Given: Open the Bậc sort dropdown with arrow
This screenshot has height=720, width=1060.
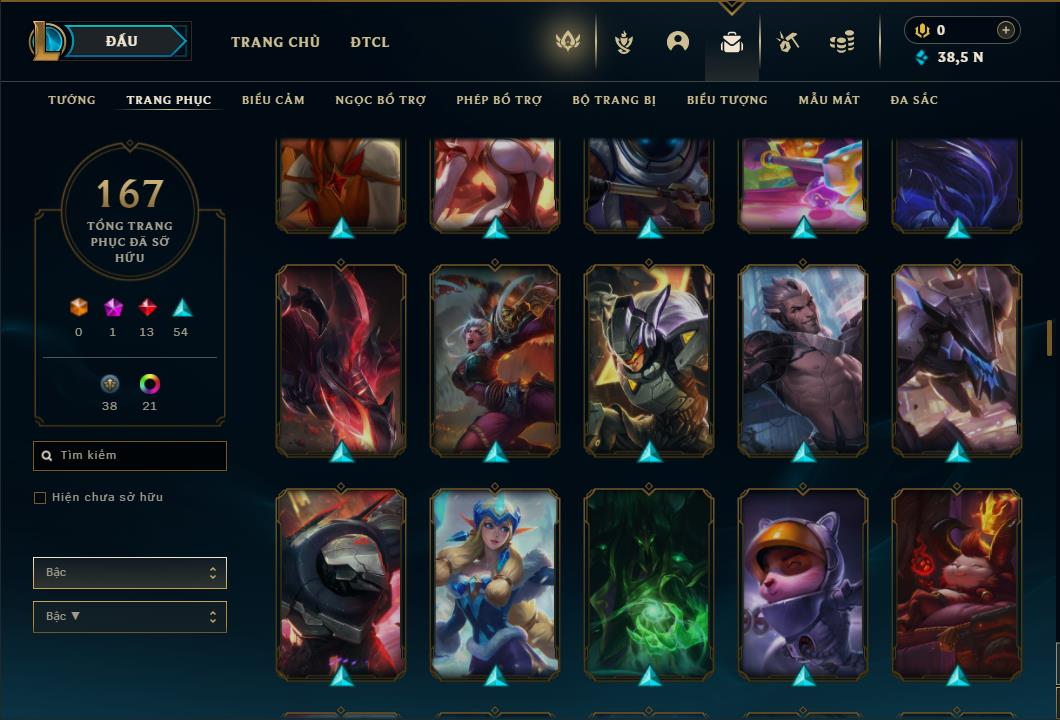Looking at the screenshot, I should [x=130, y=617].
